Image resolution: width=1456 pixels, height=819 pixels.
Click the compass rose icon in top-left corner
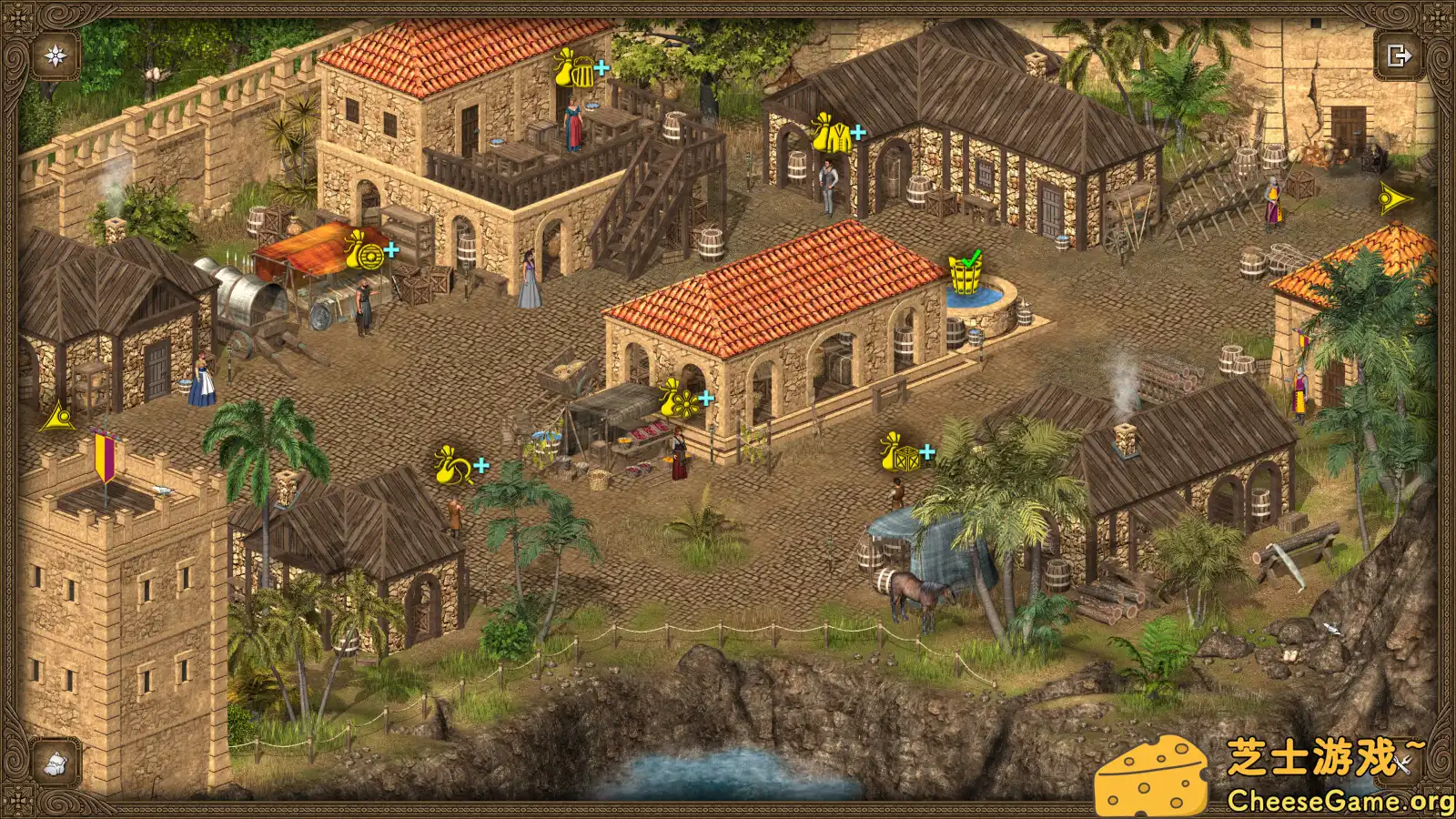pyautogui.click(x=54, y=55)
